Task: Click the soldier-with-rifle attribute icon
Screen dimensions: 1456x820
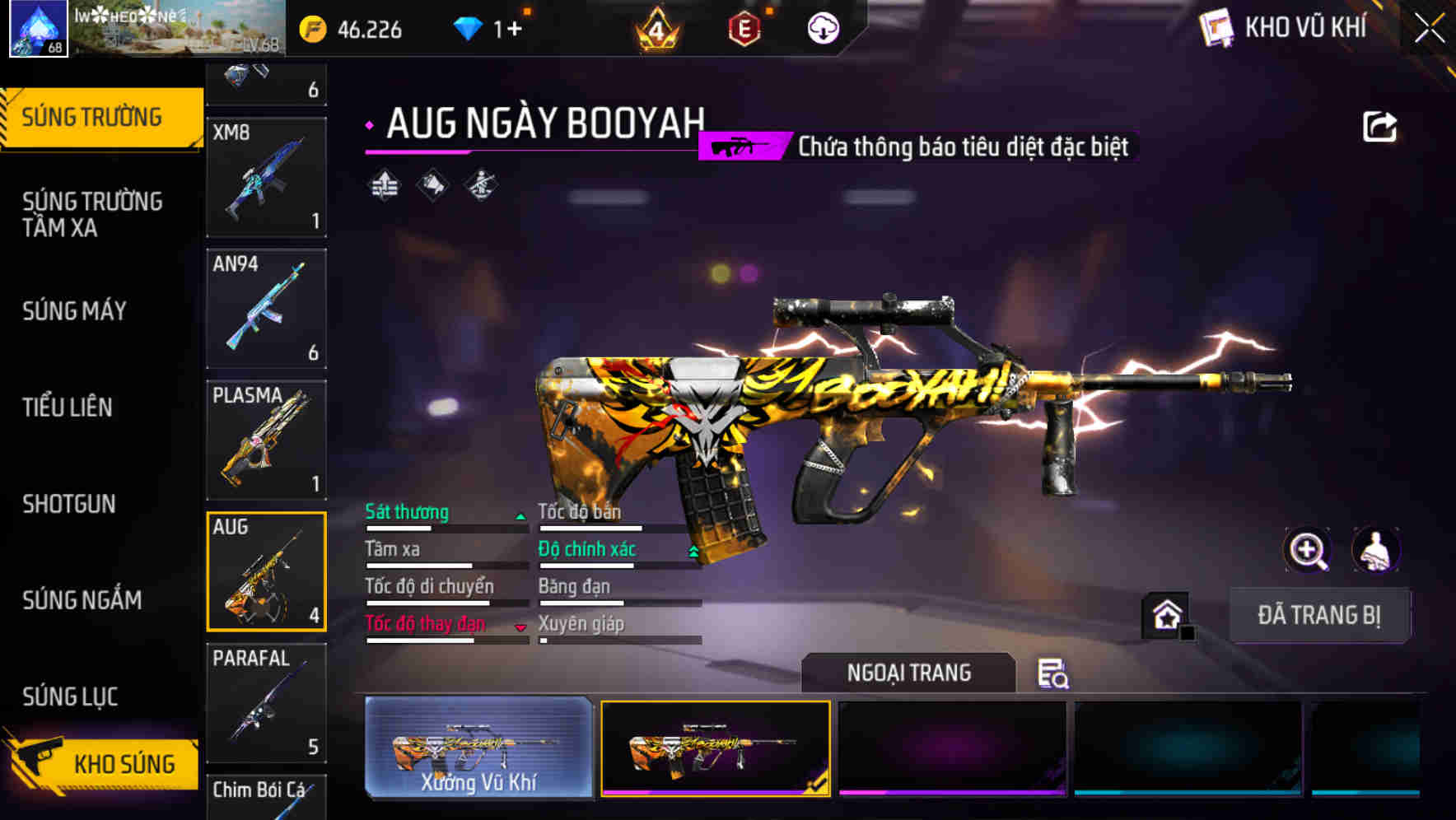Action: tap(479, 186)
